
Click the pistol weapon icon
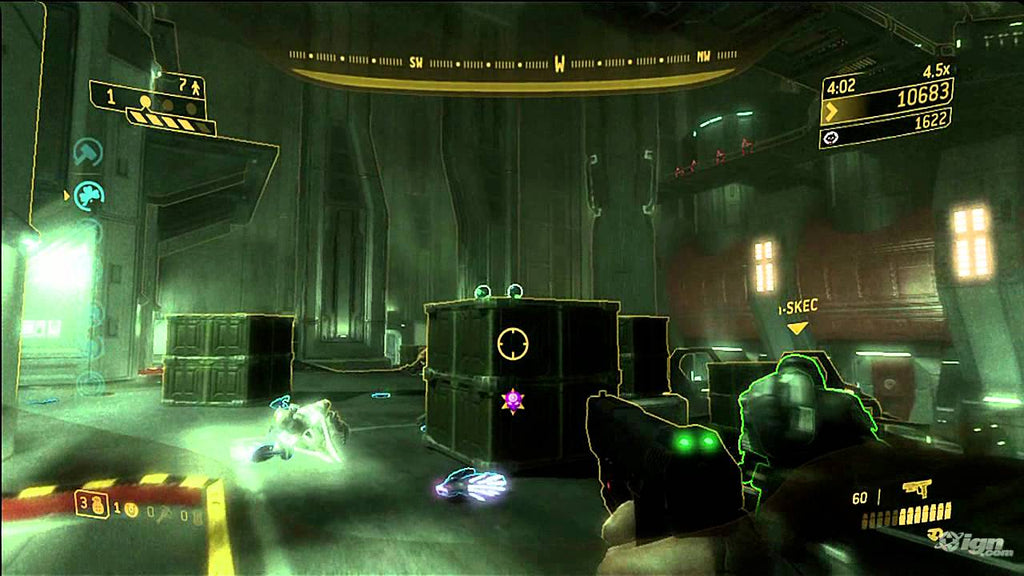pos(915,489)
